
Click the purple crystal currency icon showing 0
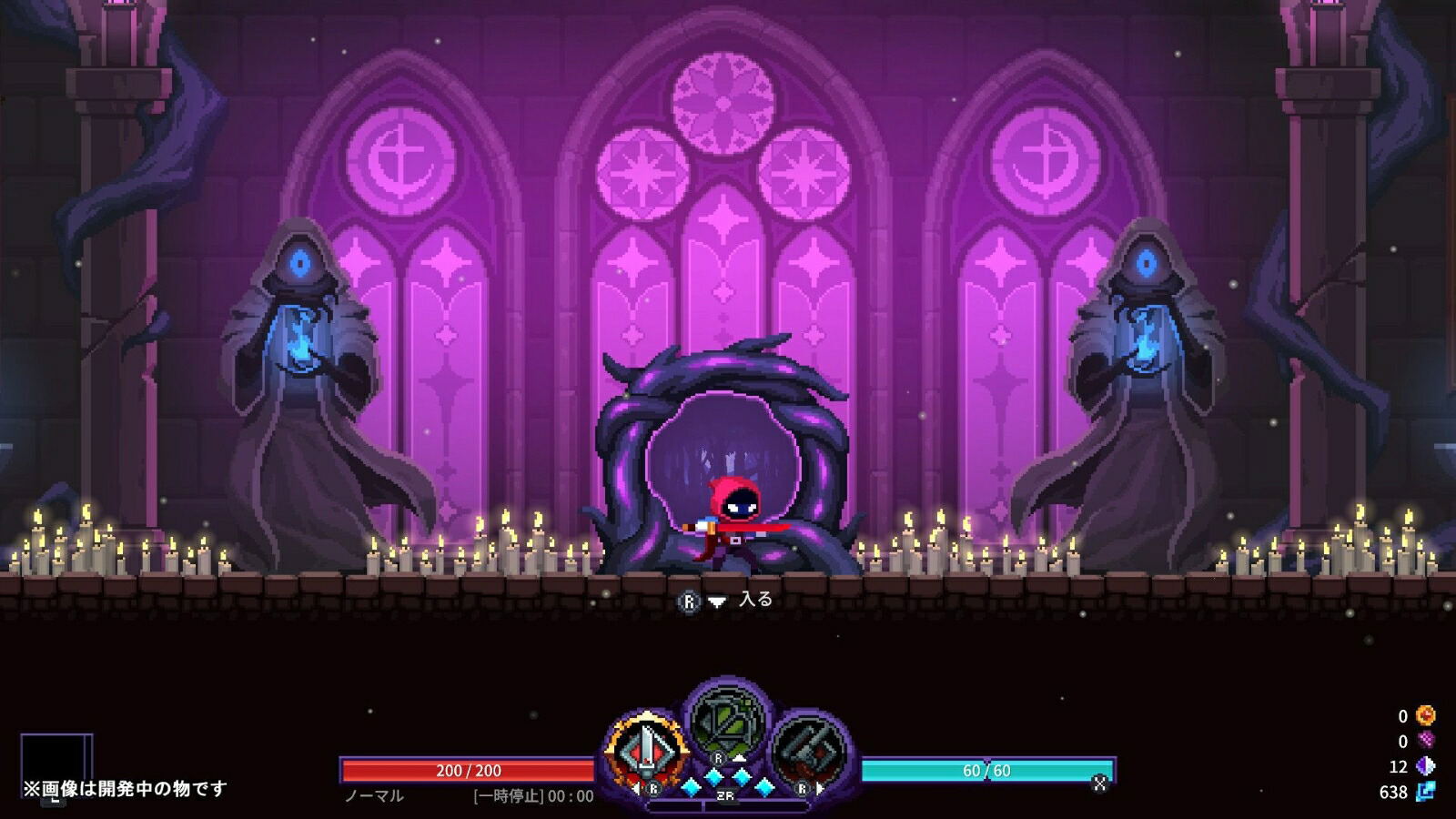1426,740
